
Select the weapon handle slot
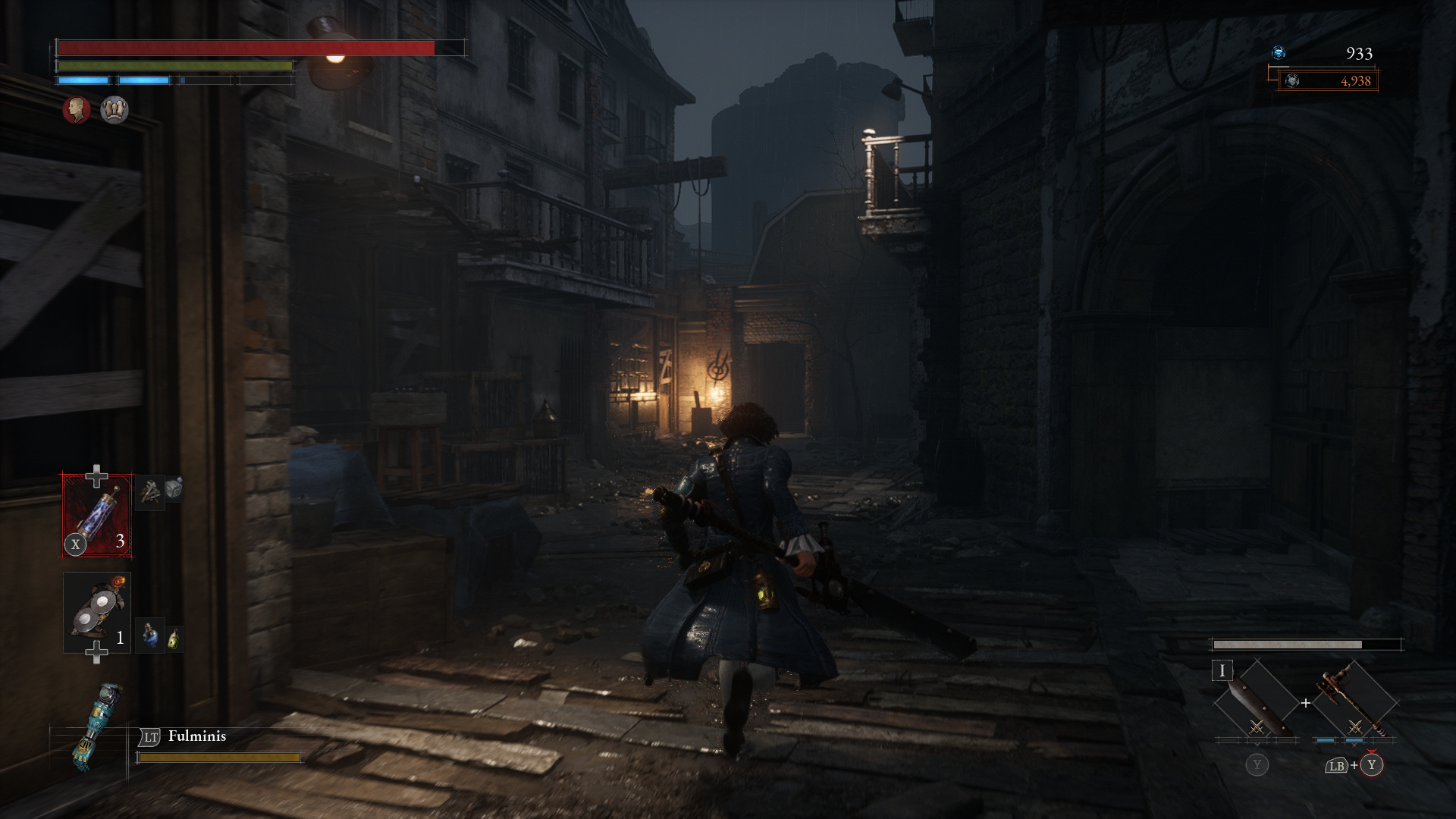click(x=1354, y=702)
